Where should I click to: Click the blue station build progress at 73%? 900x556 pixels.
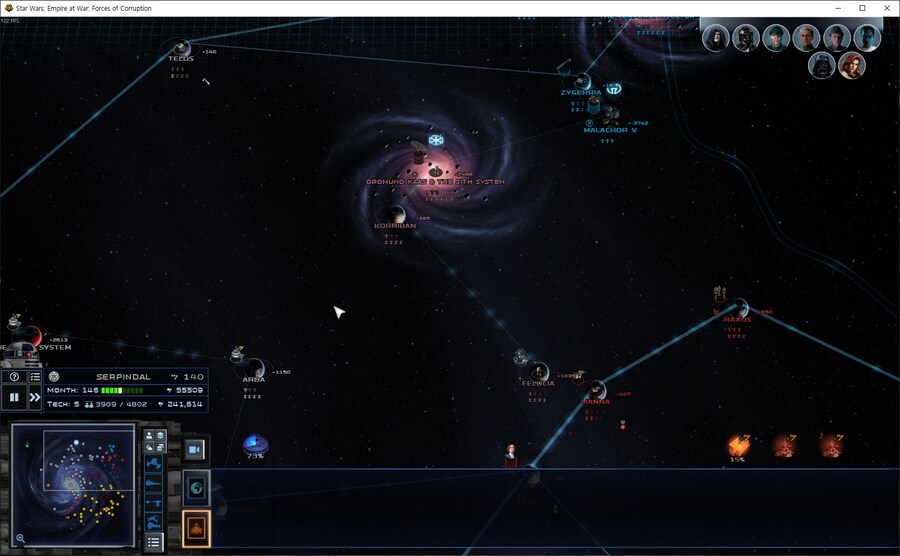click(255, 444)
